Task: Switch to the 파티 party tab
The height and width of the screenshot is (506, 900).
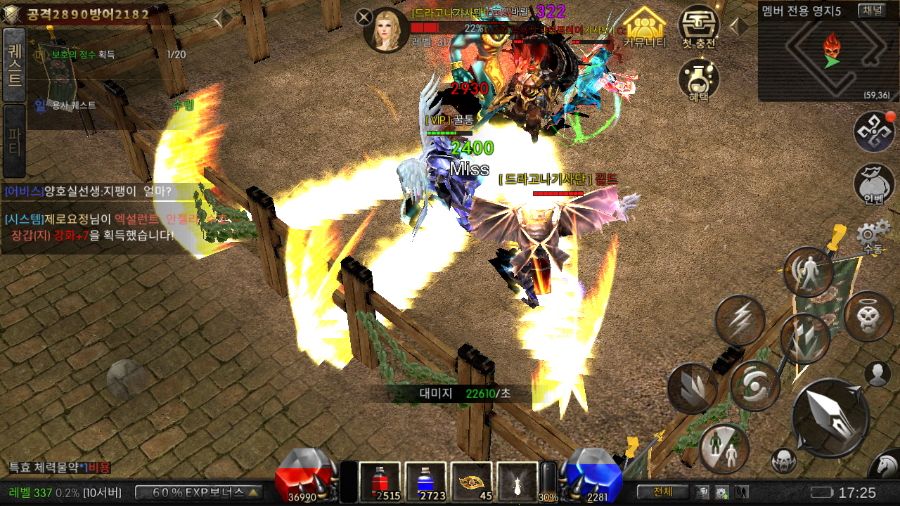Action: [x=14, y=133]
